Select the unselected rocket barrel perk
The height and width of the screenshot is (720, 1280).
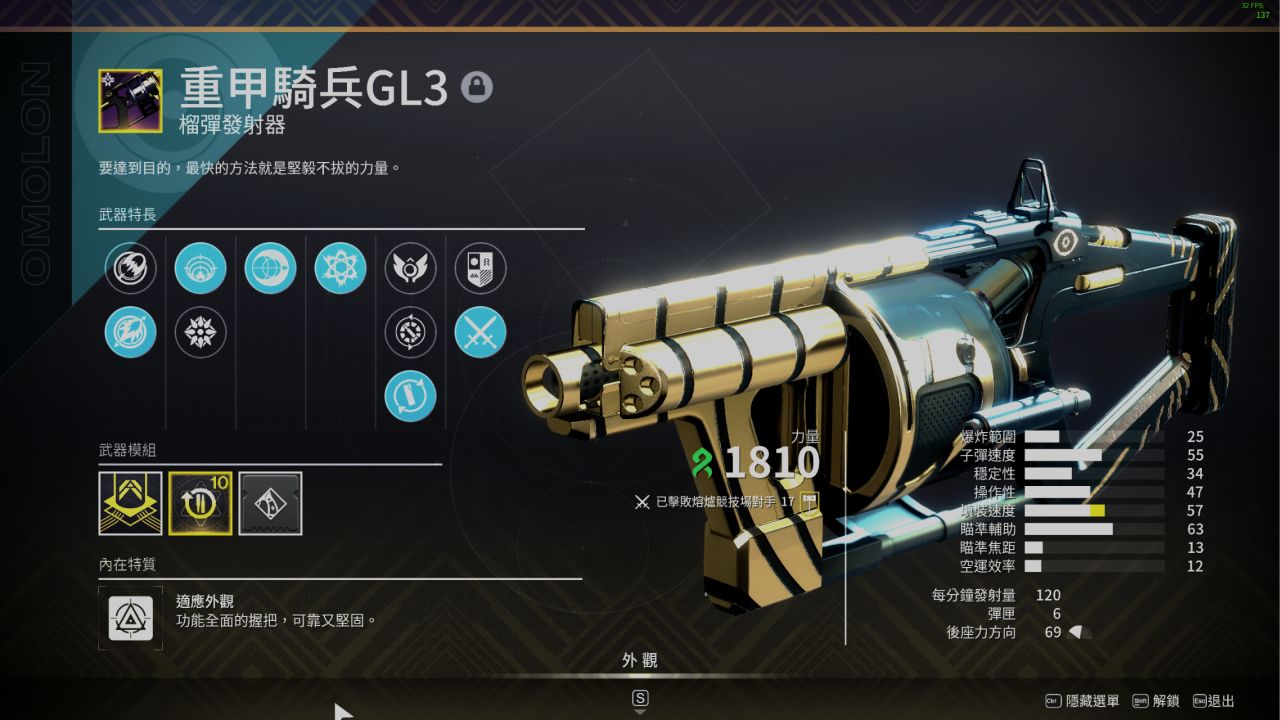click(x=131, y=268)
